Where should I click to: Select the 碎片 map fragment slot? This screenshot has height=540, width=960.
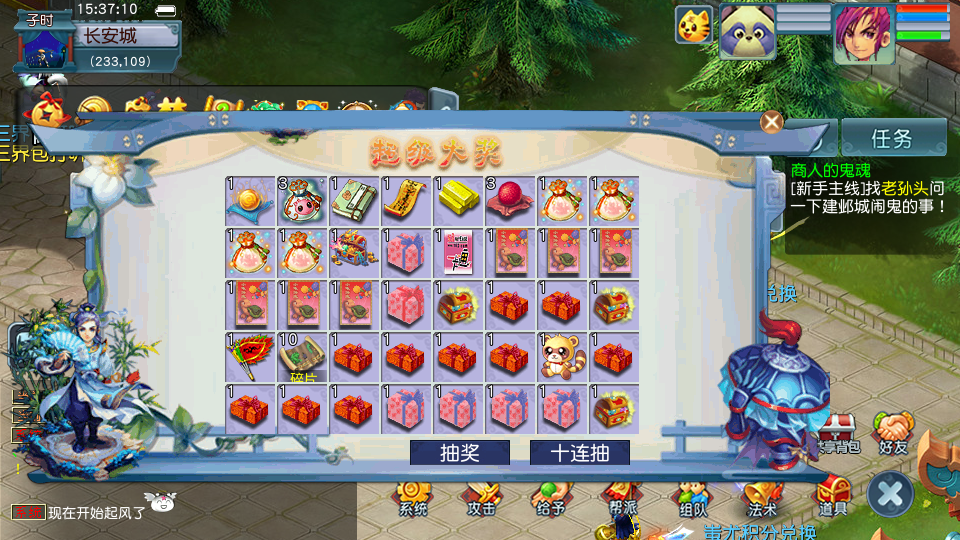(x=302, y=357)
